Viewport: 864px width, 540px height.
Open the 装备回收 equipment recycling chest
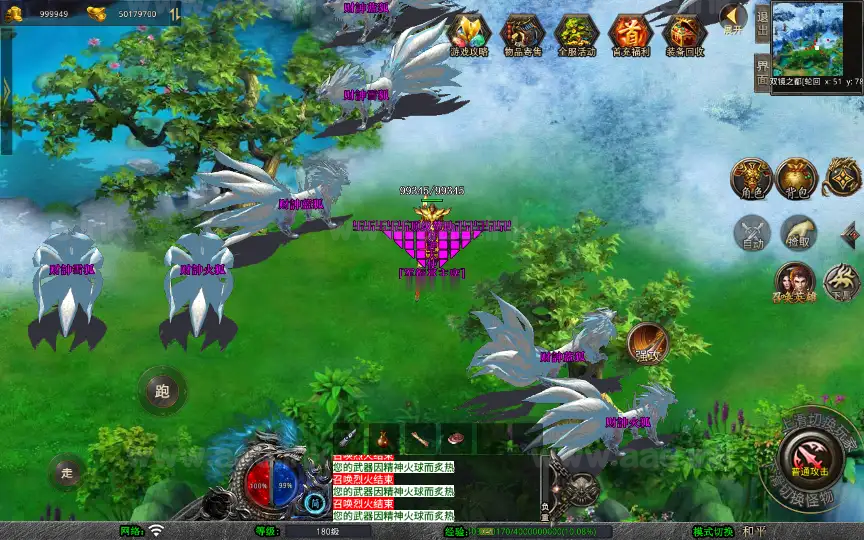click(x=684, y=35)
